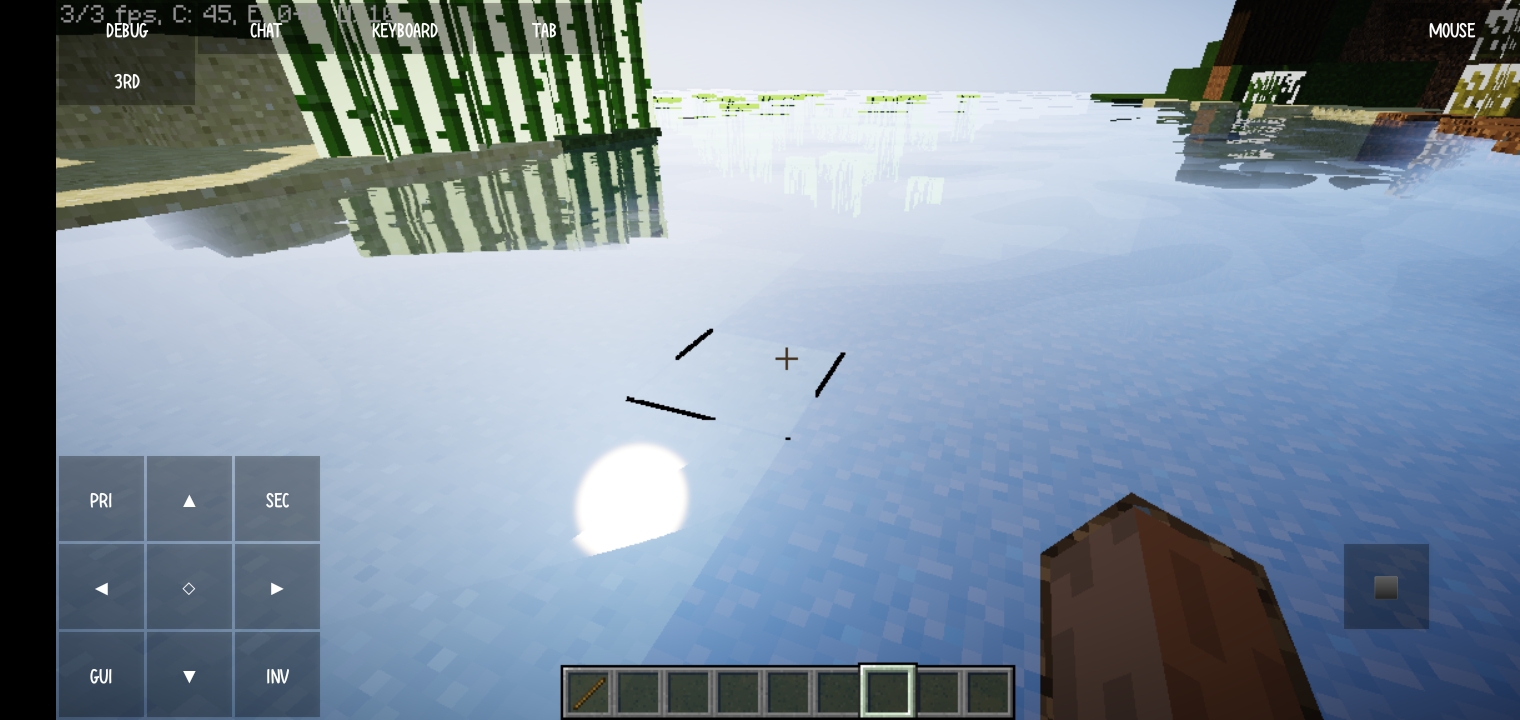Select the last slot of the hotbar
The width and height of the screenshot is (1520, 720).
click(987, 690)
